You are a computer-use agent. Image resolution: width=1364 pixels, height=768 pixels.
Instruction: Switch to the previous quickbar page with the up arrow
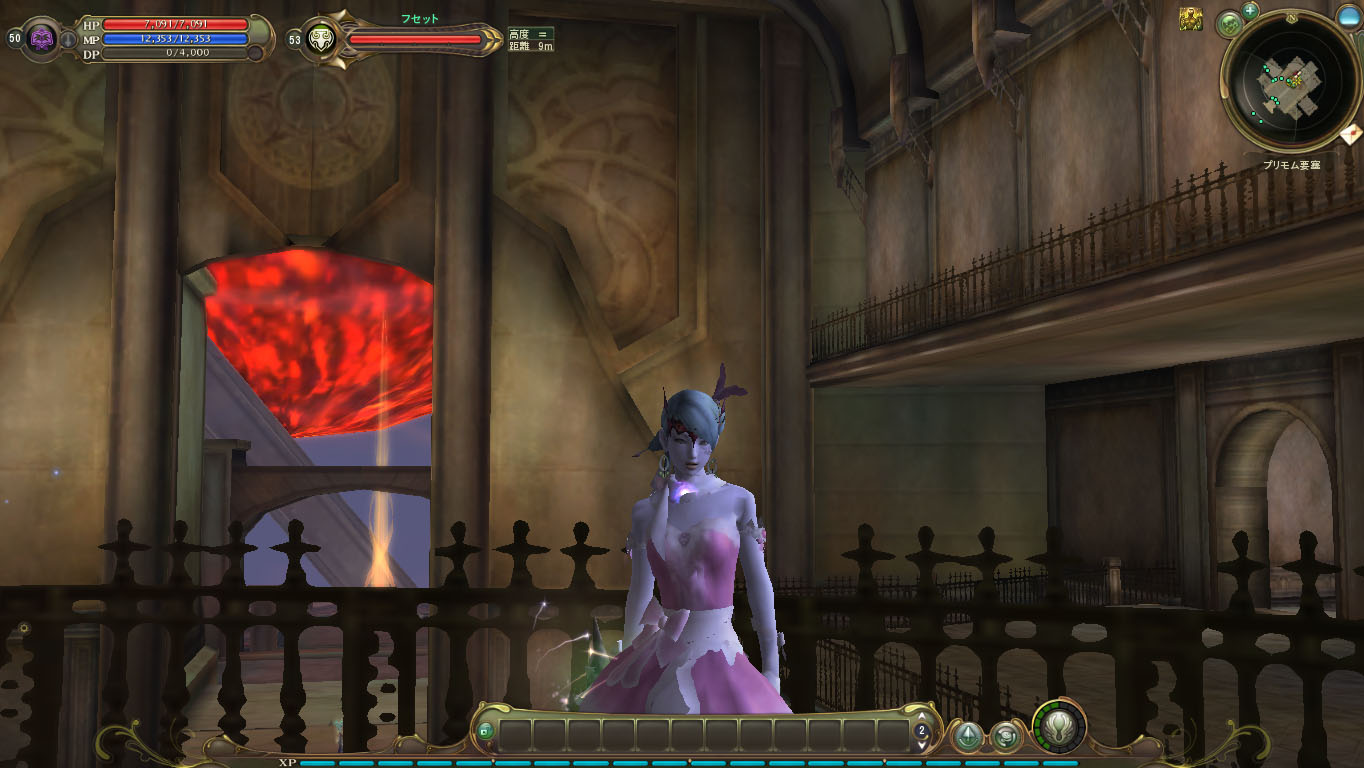click(x=922, y=717)
